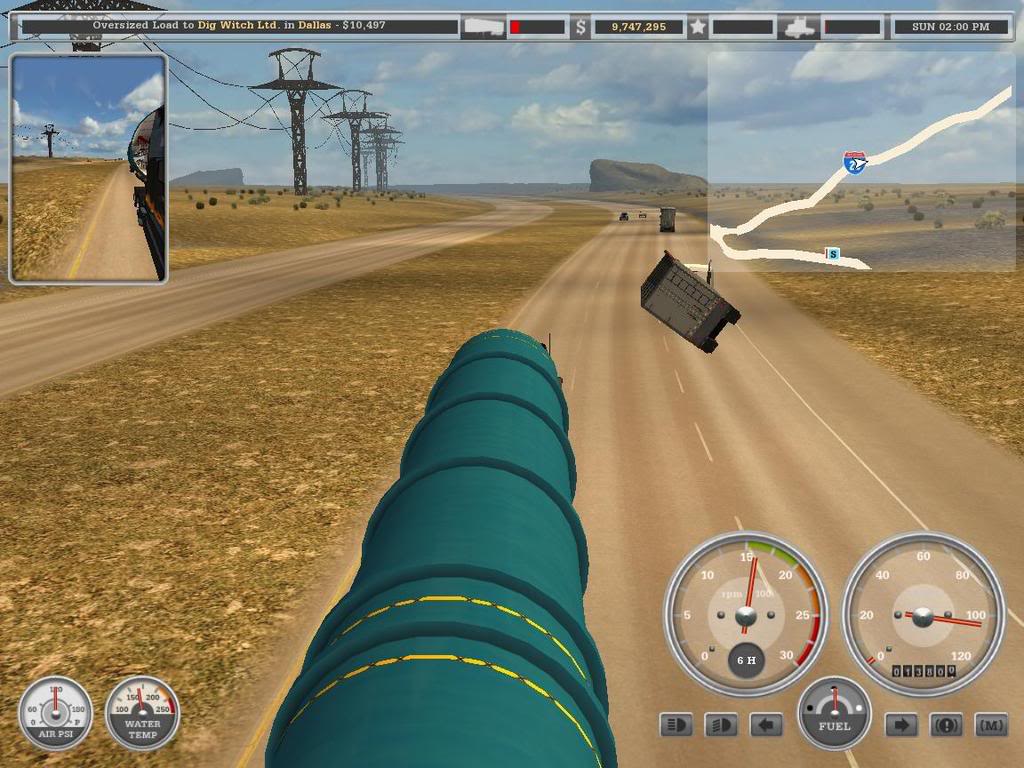
Task: Activate the right turn signal arrow
Action: point(901,725)
